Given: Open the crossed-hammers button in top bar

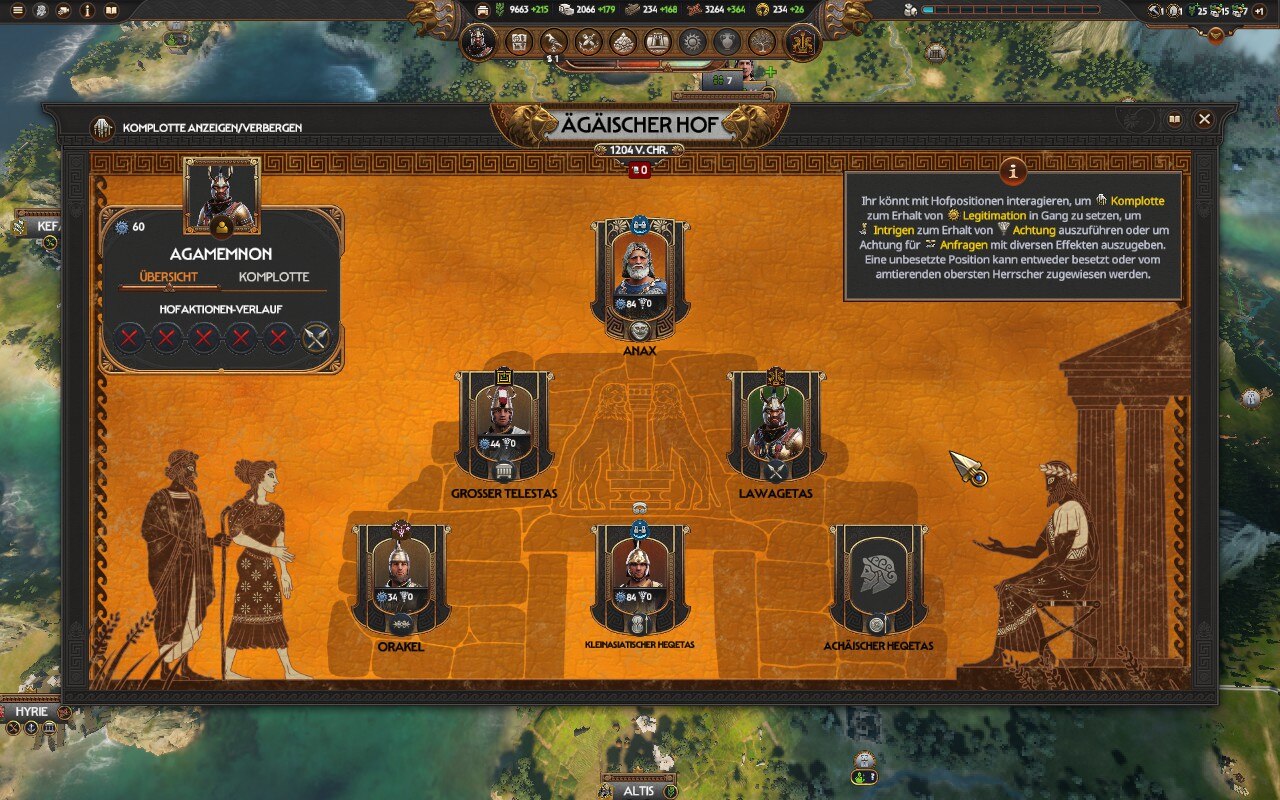Looking at the screenshot, I should (x=589, y=42).
